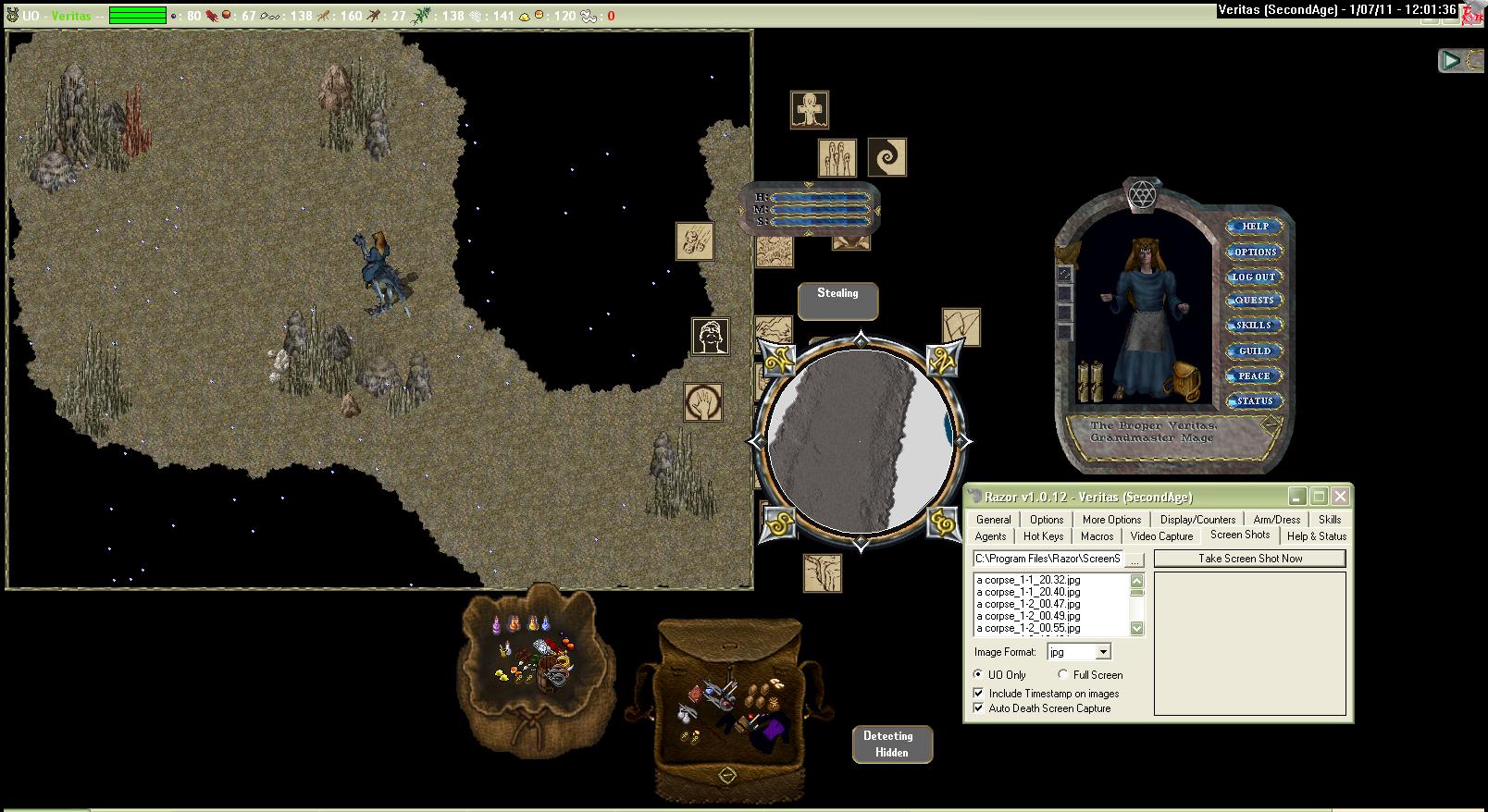Open the Quests journal button
Image resolution: width=1488 pixels, height=812 pixels.
pos(1254,301)
